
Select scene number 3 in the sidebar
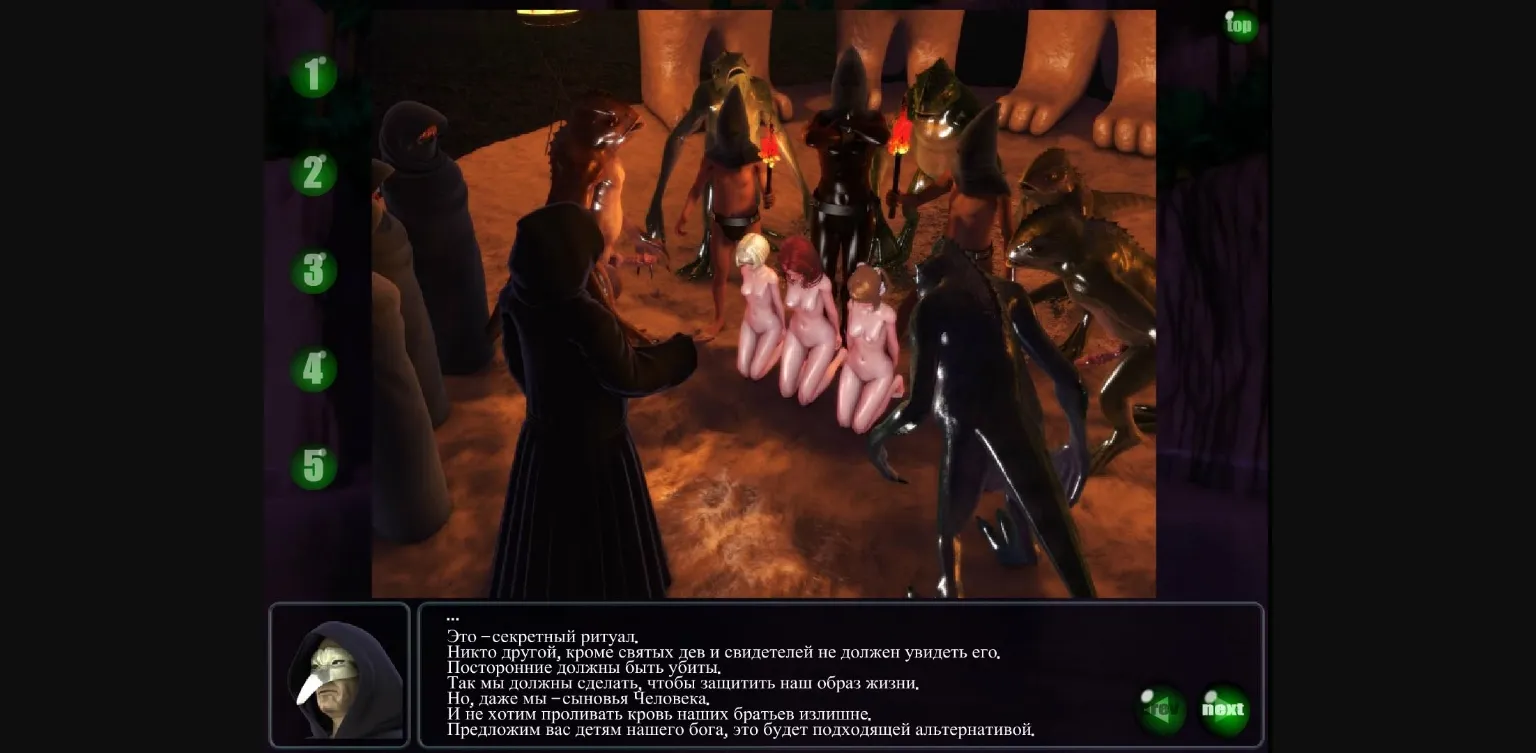pyautogui.click(x=313, y=272)
